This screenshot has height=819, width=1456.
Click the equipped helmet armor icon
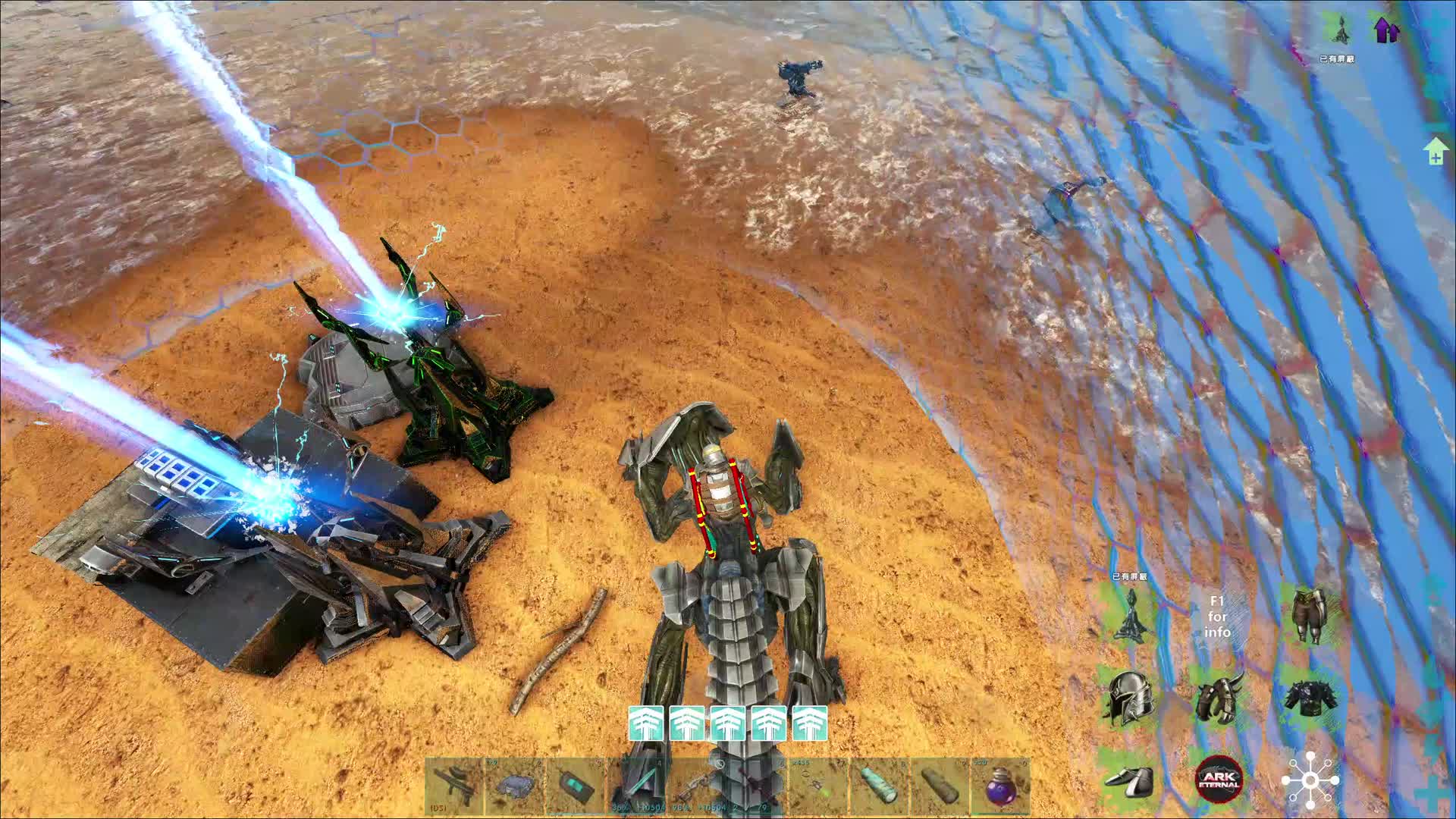[x=1128, y=698]
